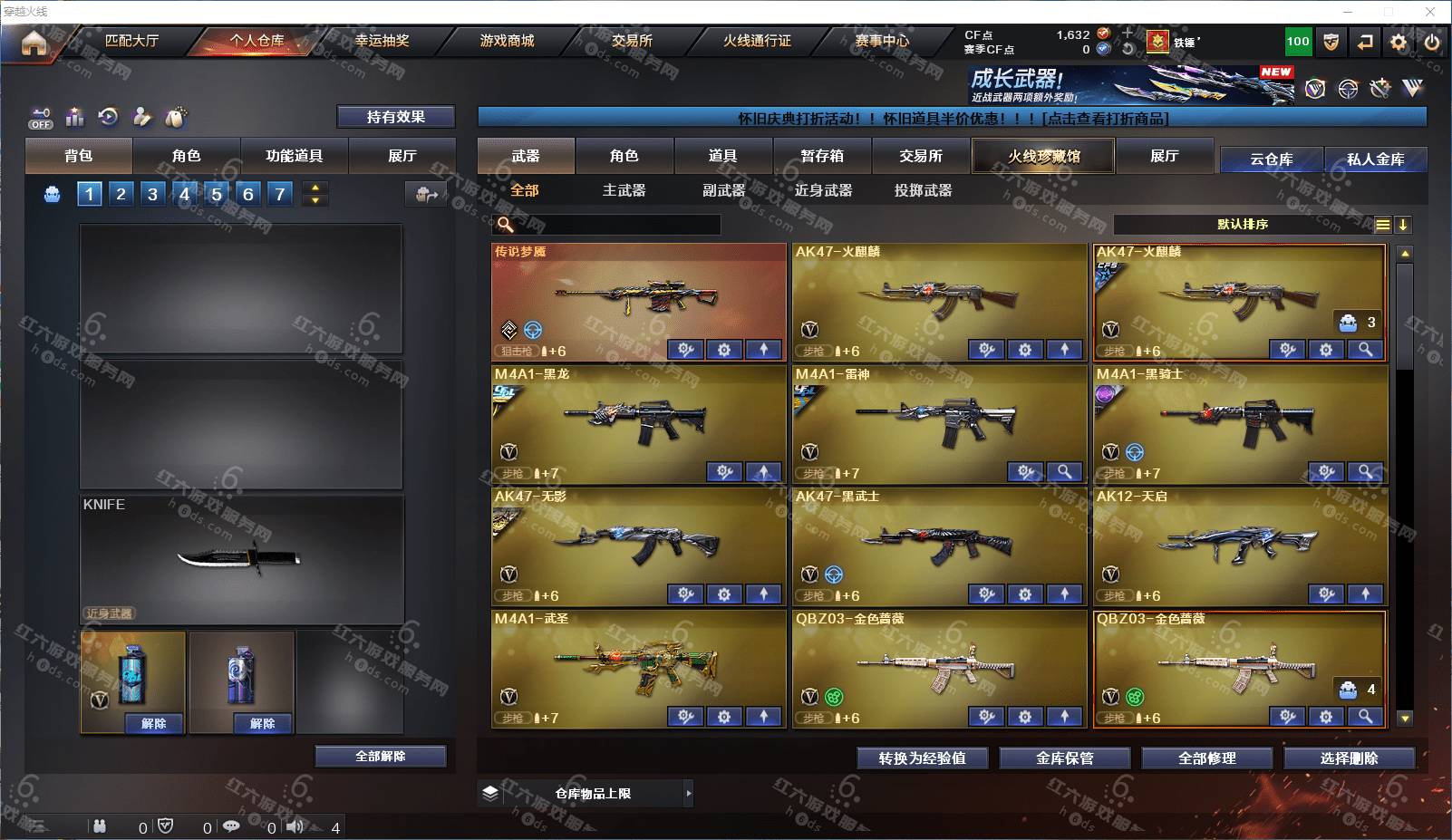Viewport: 1452px width, 840px height.
Task: Click the home house icon
Action: (34, 43)
